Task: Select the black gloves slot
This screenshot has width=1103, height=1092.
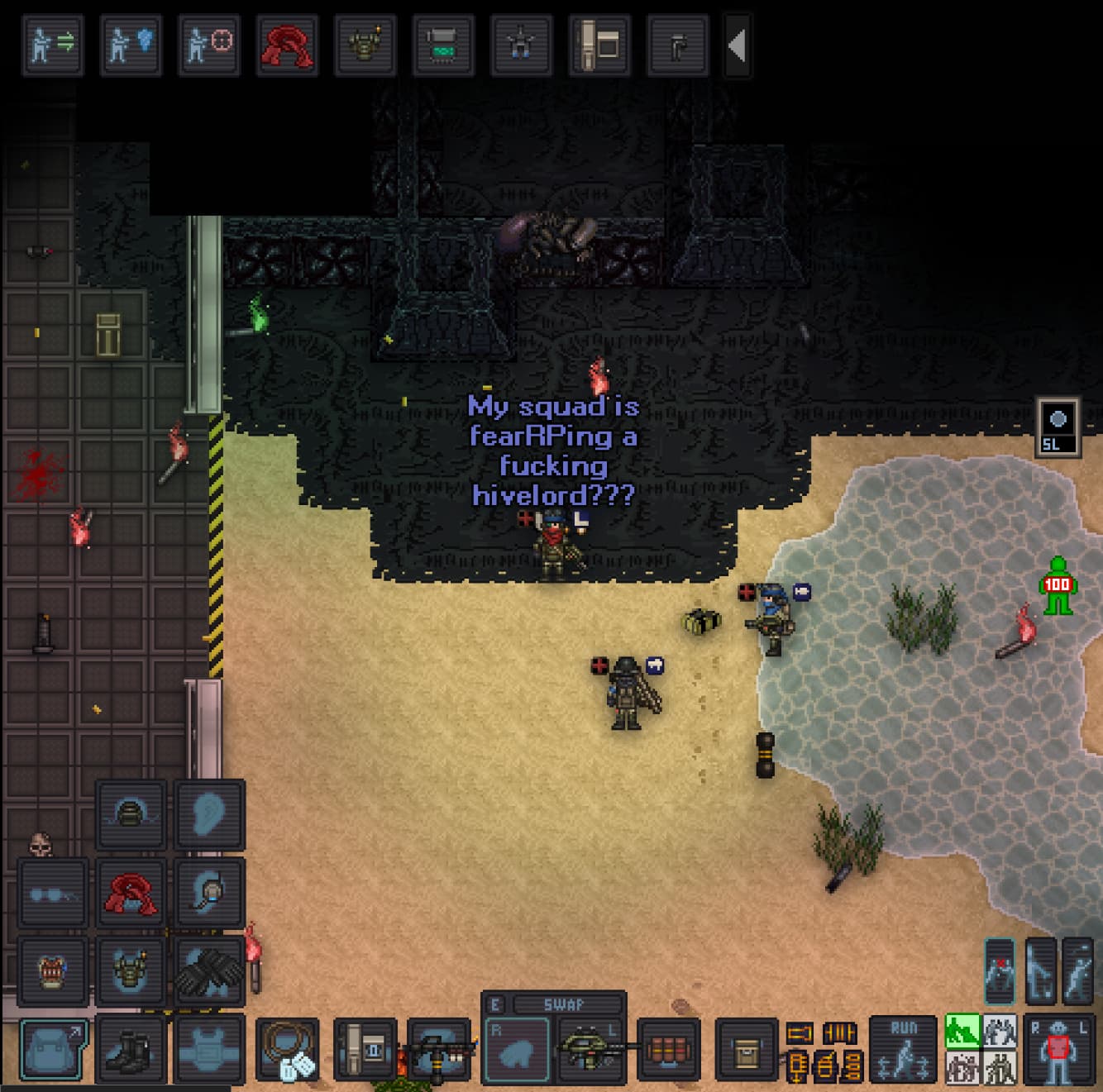Action: click(209, 970)
